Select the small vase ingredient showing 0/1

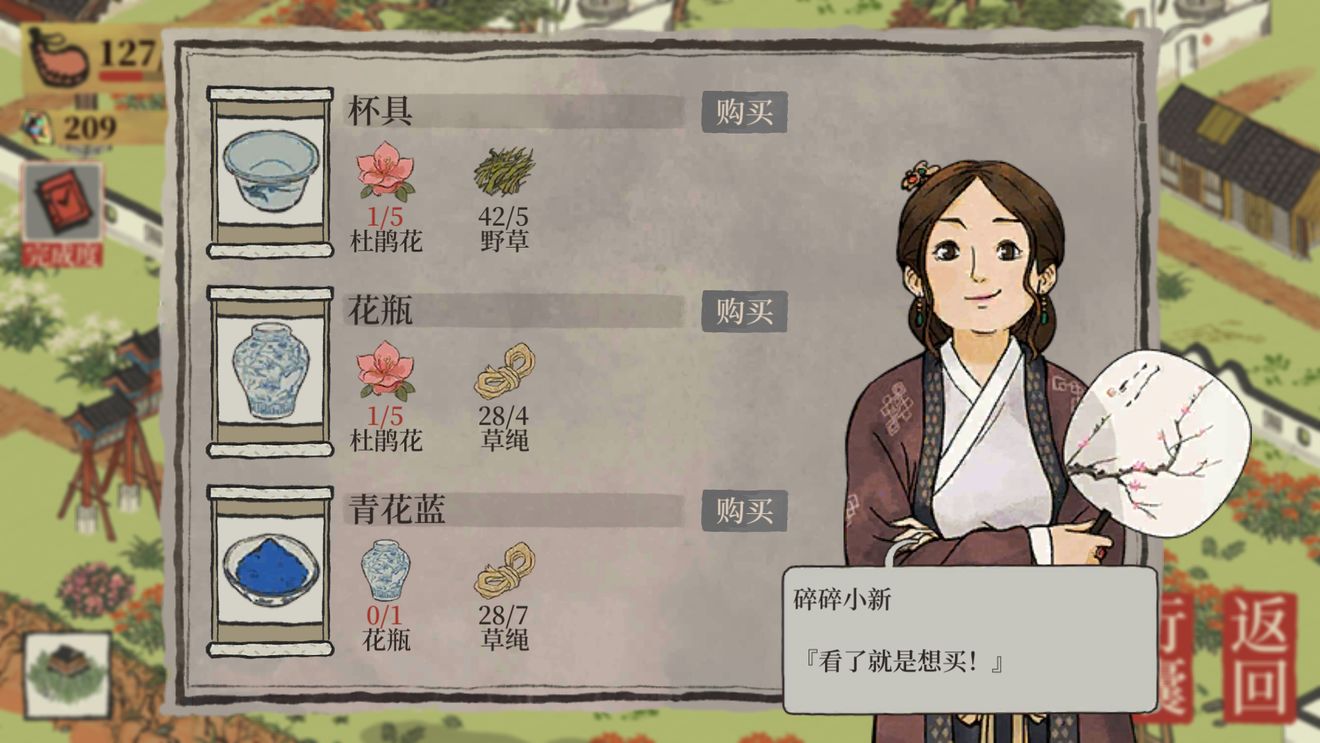pyautogui.click(x=385, y=570)
